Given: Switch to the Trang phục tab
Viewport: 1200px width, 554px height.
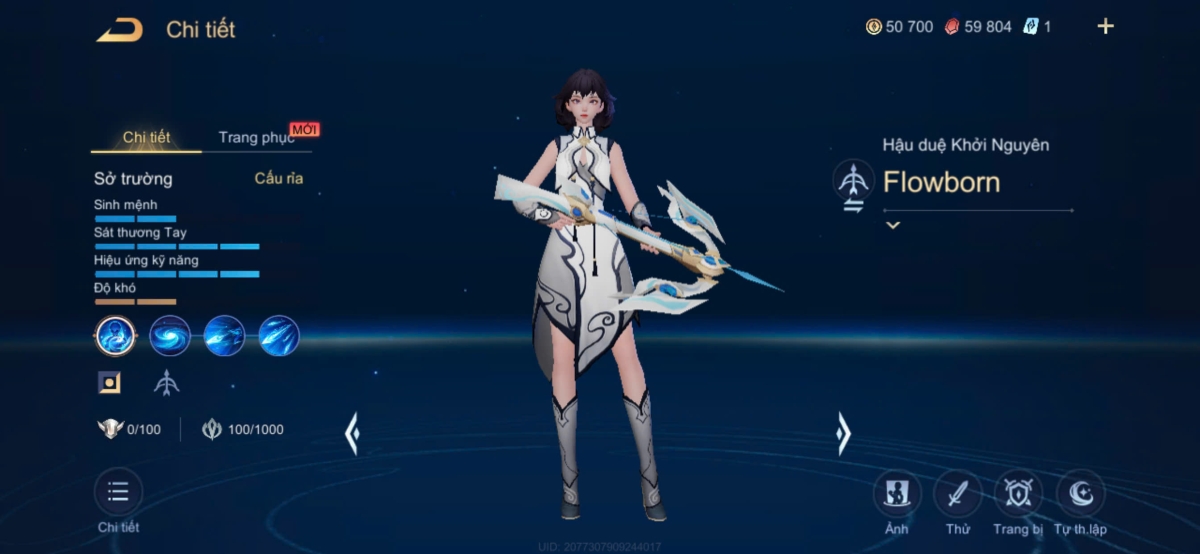Looking at the screenshot, I should 256,138.
